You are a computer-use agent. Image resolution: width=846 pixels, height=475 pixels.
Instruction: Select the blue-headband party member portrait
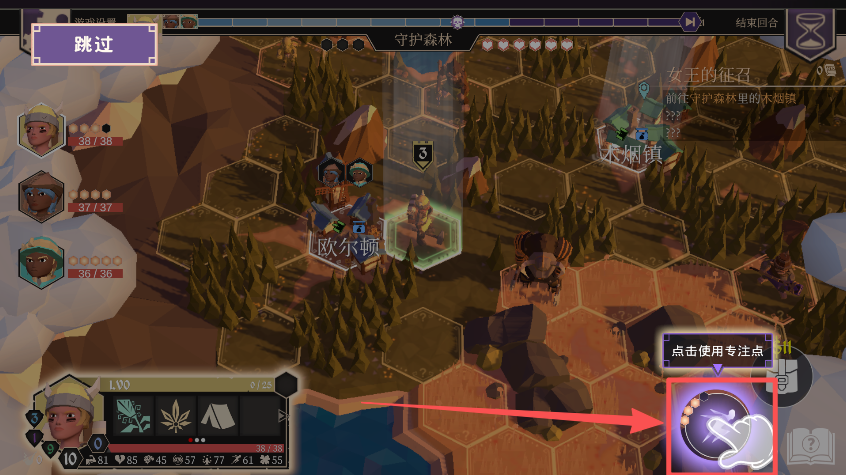point(42,196)
